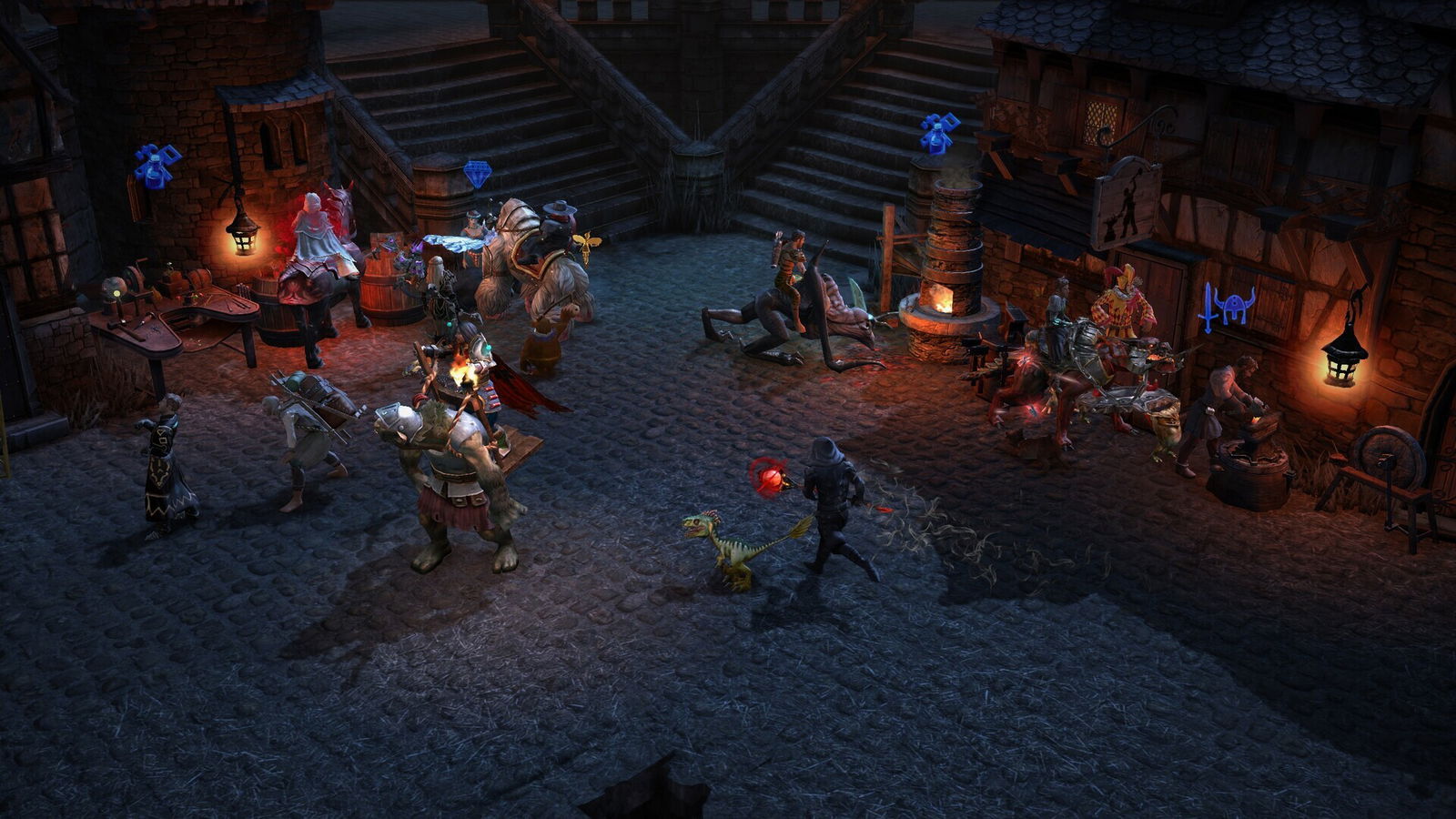Click the blue potion marker above the forge chimney

pyautogui.click(x=939, y=134)
